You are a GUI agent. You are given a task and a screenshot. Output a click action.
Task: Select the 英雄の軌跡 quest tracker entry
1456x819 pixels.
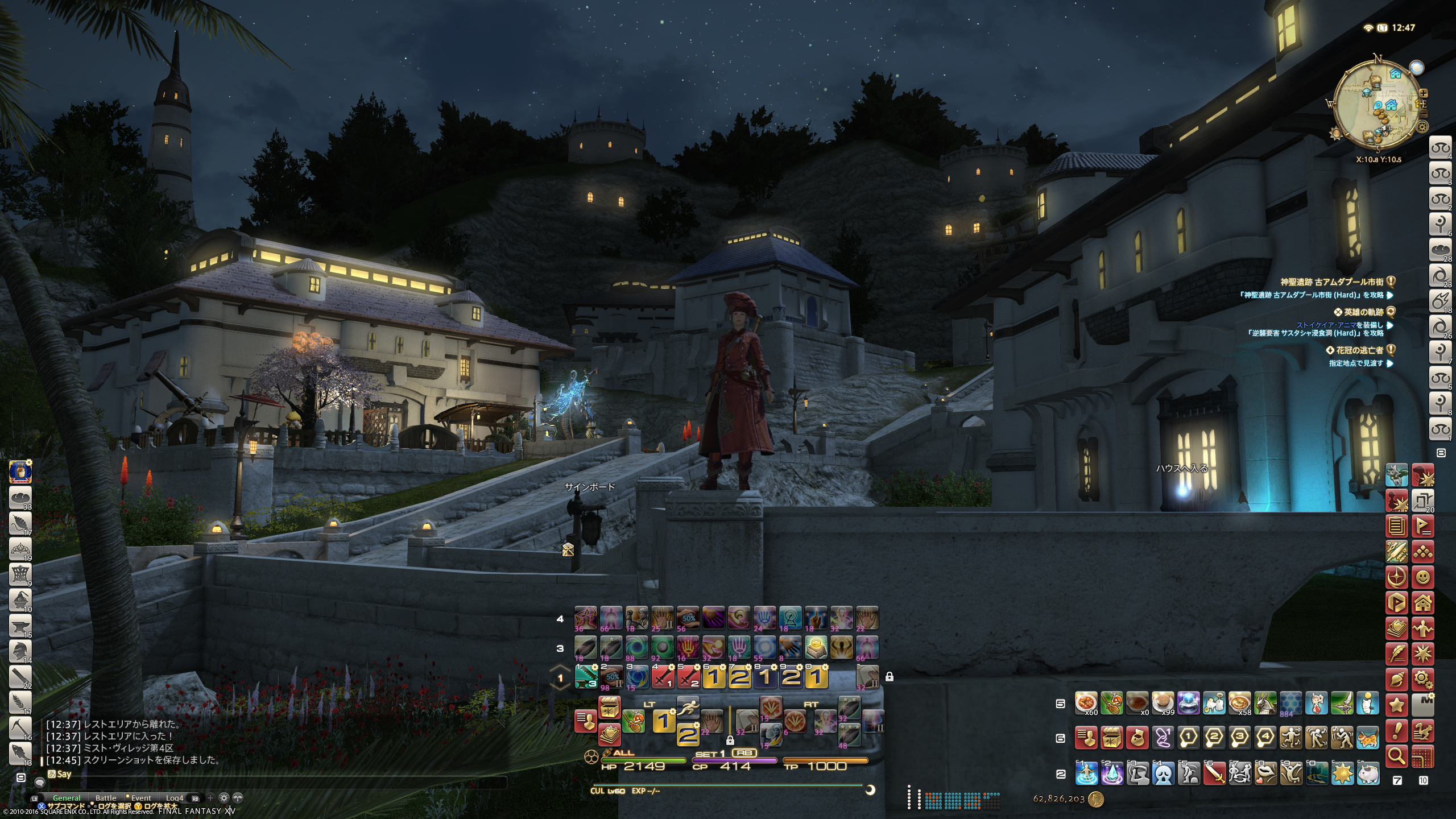[x=1363, y=312]
